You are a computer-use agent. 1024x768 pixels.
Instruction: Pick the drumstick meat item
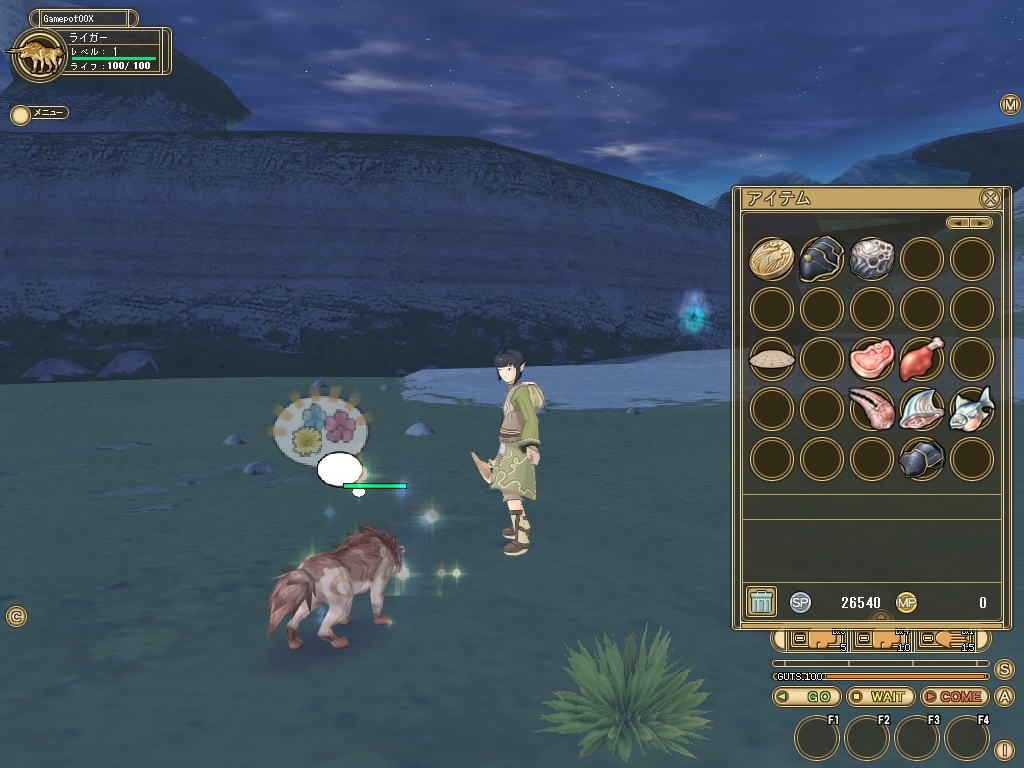(x=921, y=359)
